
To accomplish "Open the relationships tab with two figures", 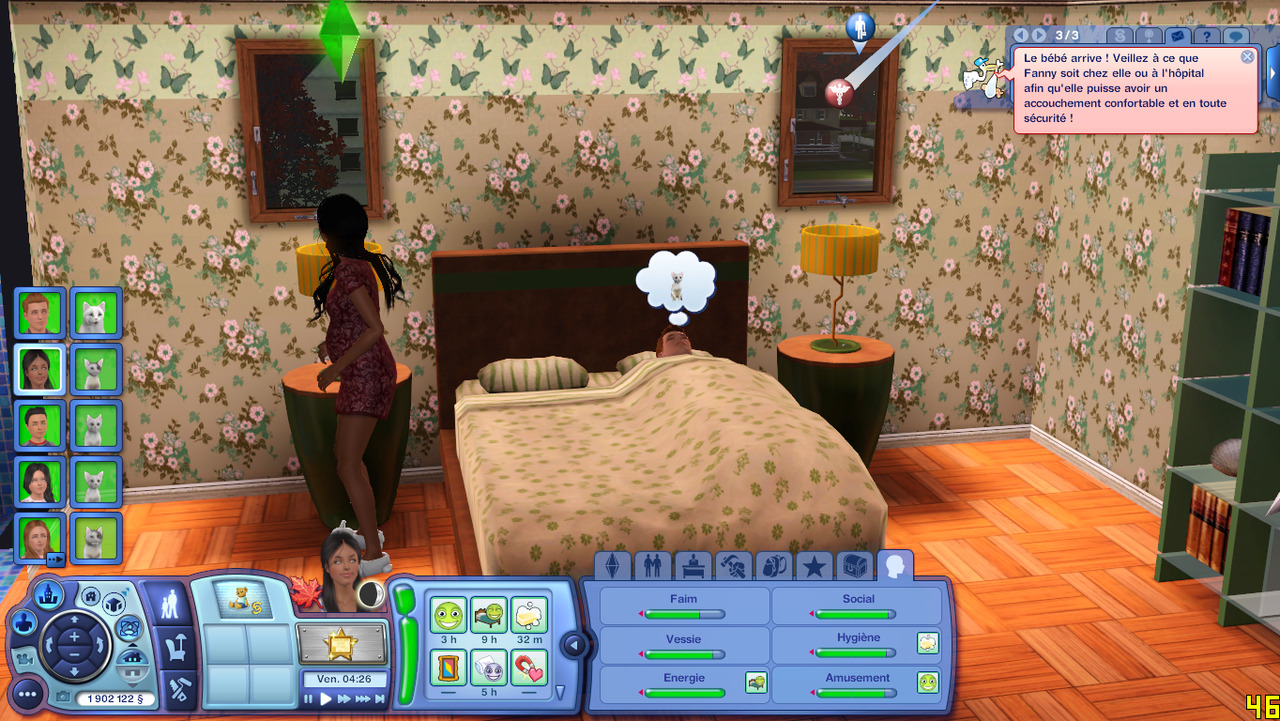I will 653,567.
